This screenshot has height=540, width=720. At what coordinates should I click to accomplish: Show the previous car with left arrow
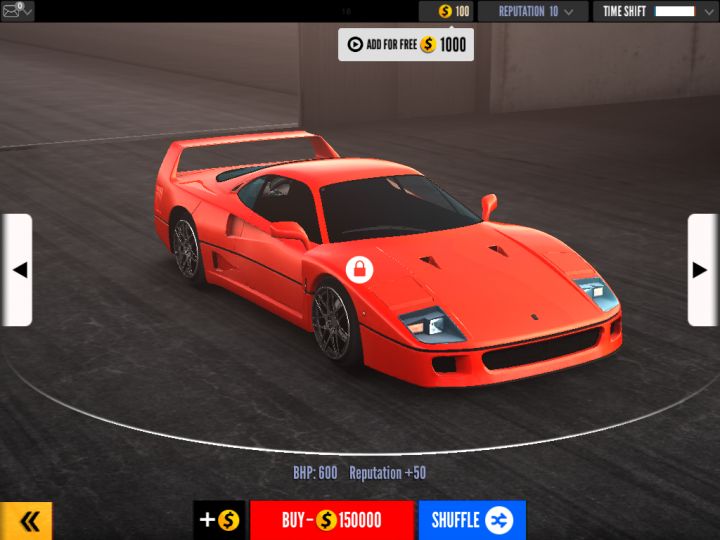coord(17,269)
